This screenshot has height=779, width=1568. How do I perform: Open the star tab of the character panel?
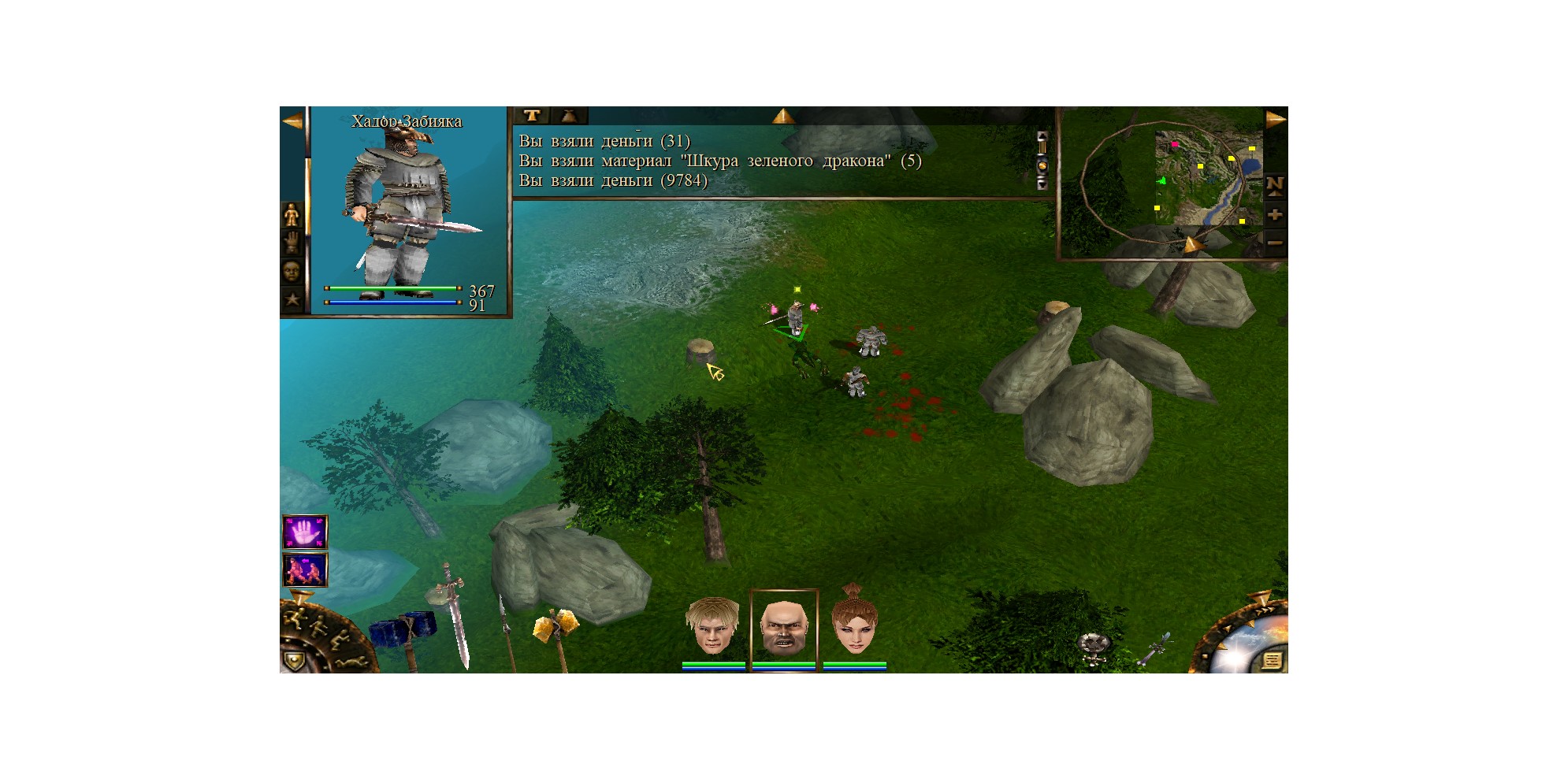point(292,299)
